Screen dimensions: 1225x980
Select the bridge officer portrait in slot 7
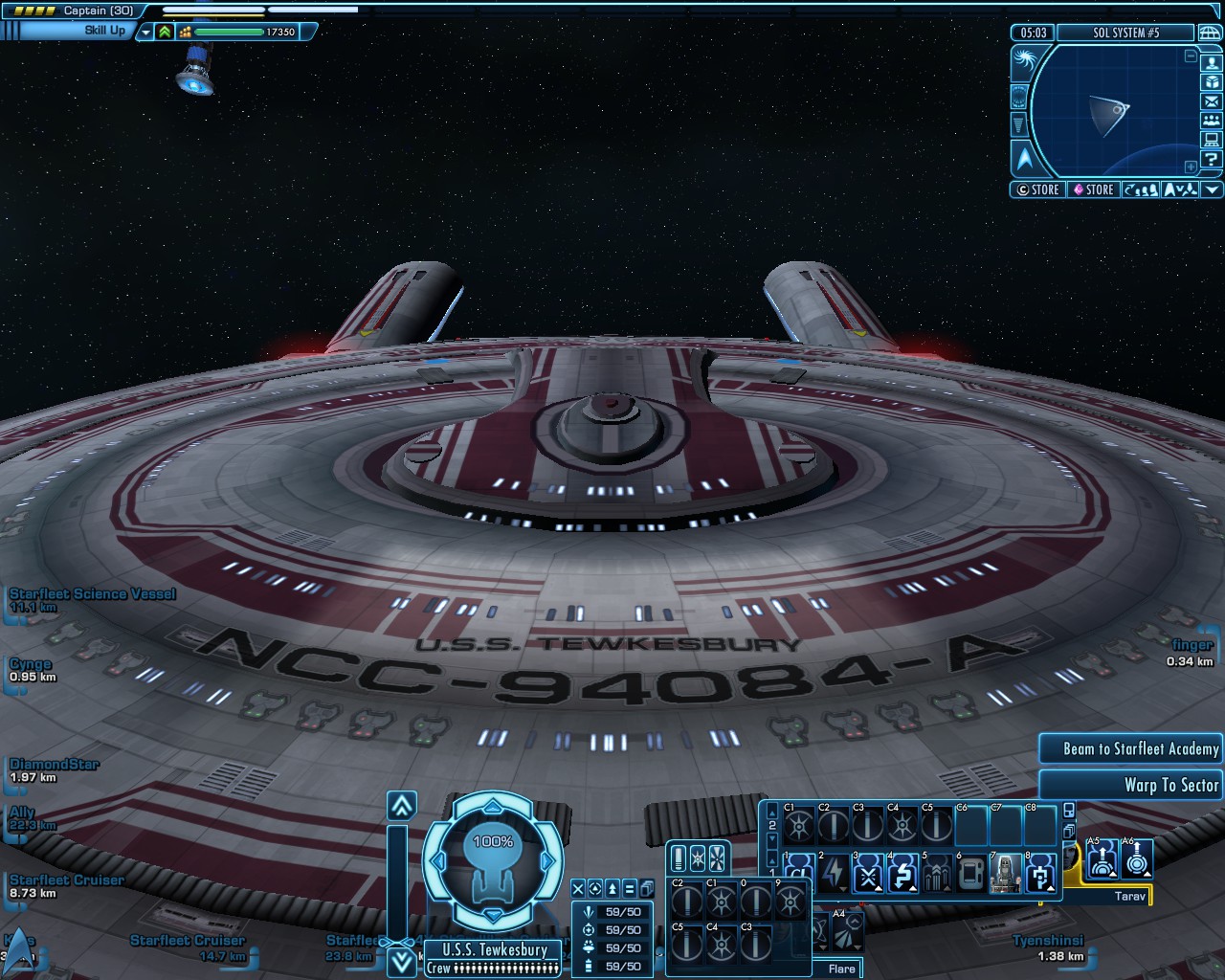click(1005, 874)
